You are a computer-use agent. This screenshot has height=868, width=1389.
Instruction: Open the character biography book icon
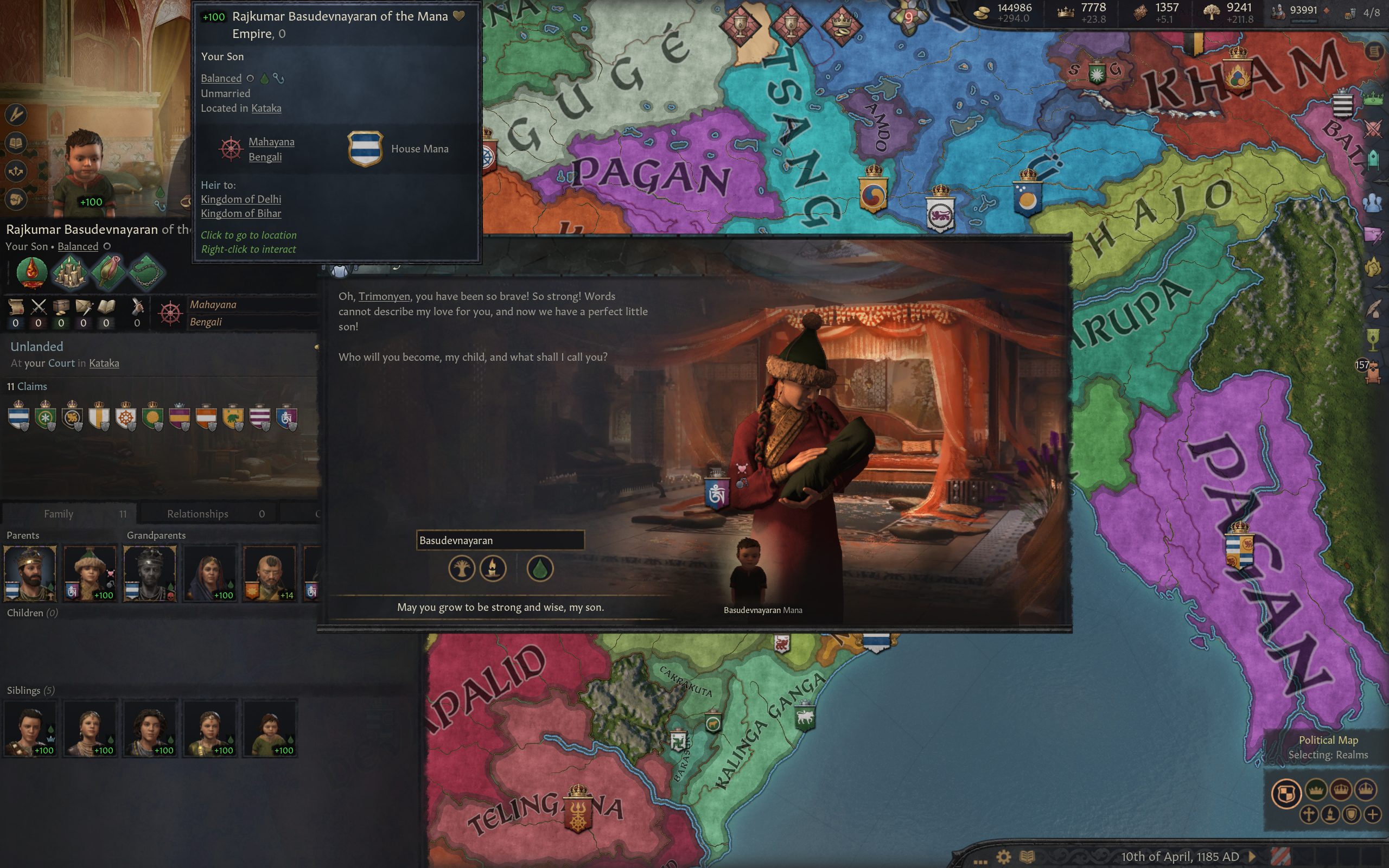[x=16, y=142]
